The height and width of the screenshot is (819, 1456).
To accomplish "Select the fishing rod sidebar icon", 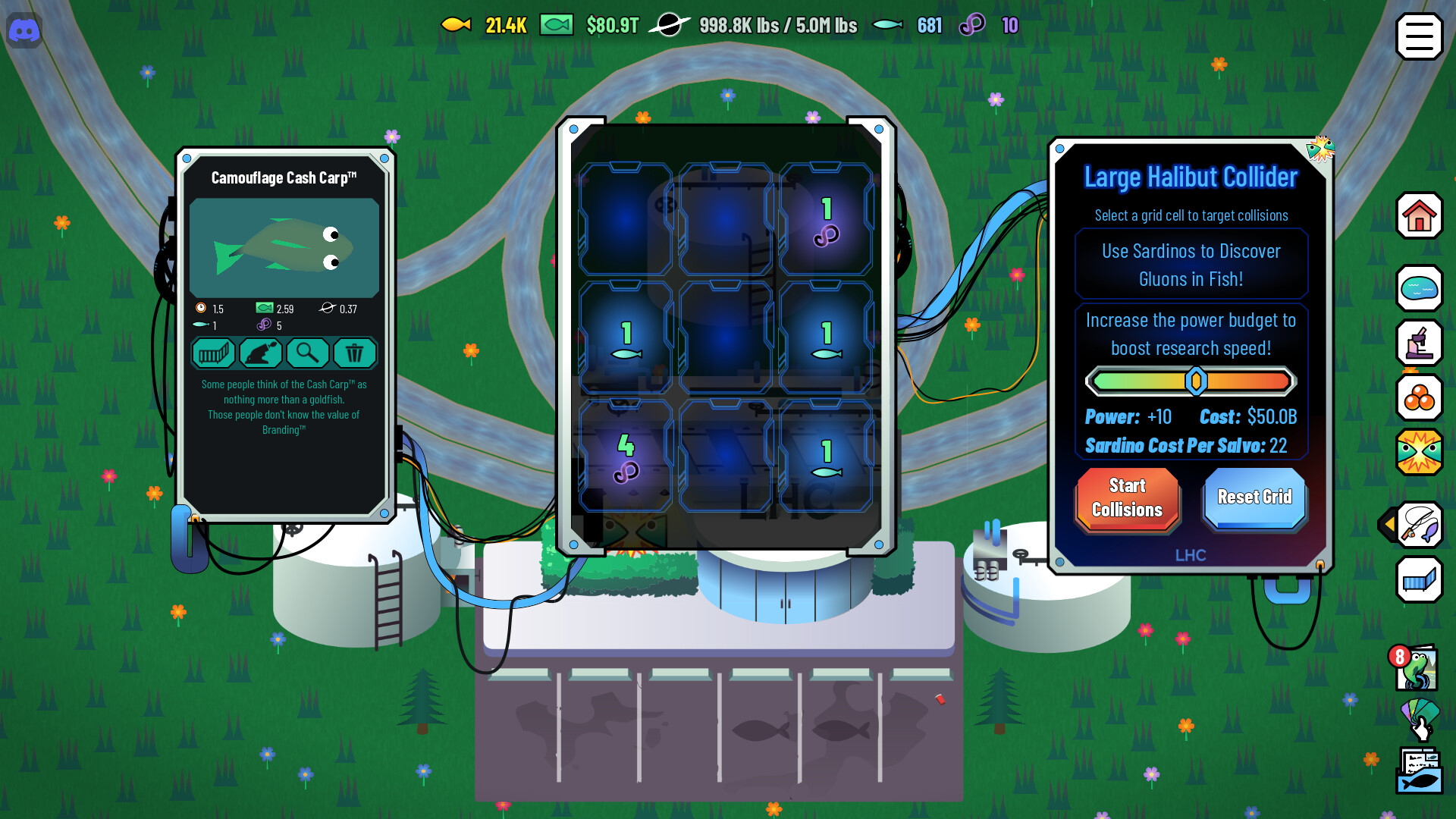I will click(1421, 526).
